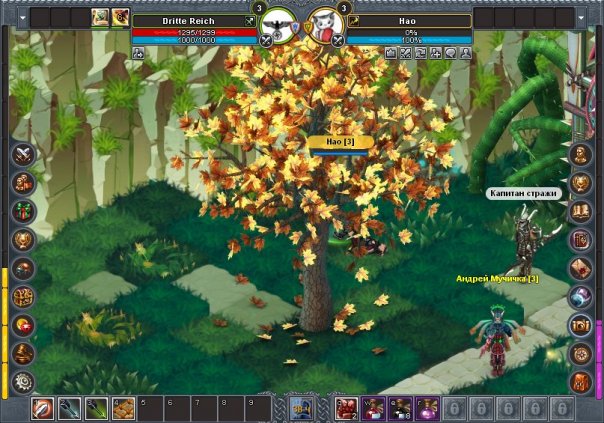
Task: Click the red and yellow ball icon
Action: (21, 325)
